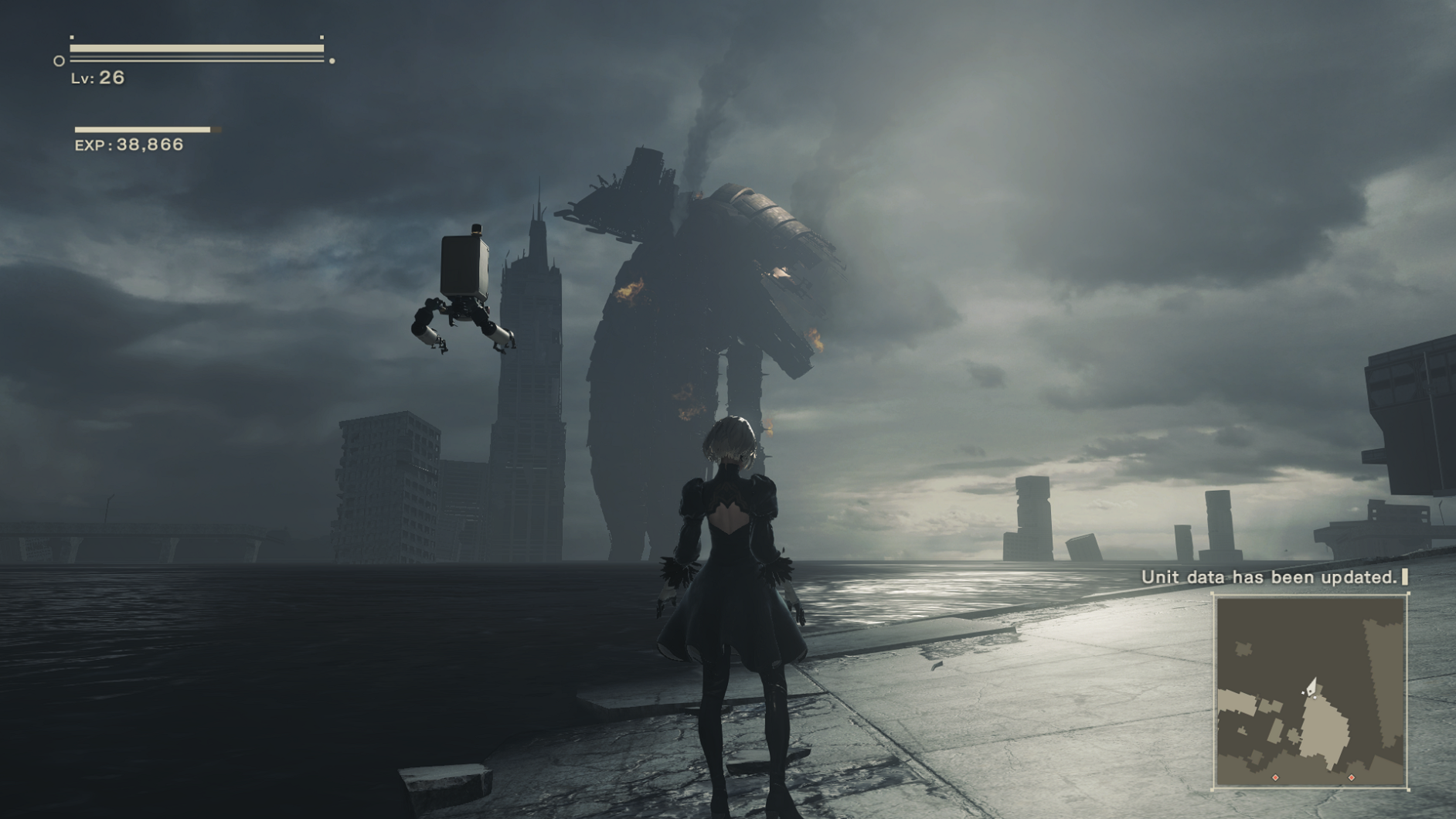Click the minimap in the corner

[1310, 691]
